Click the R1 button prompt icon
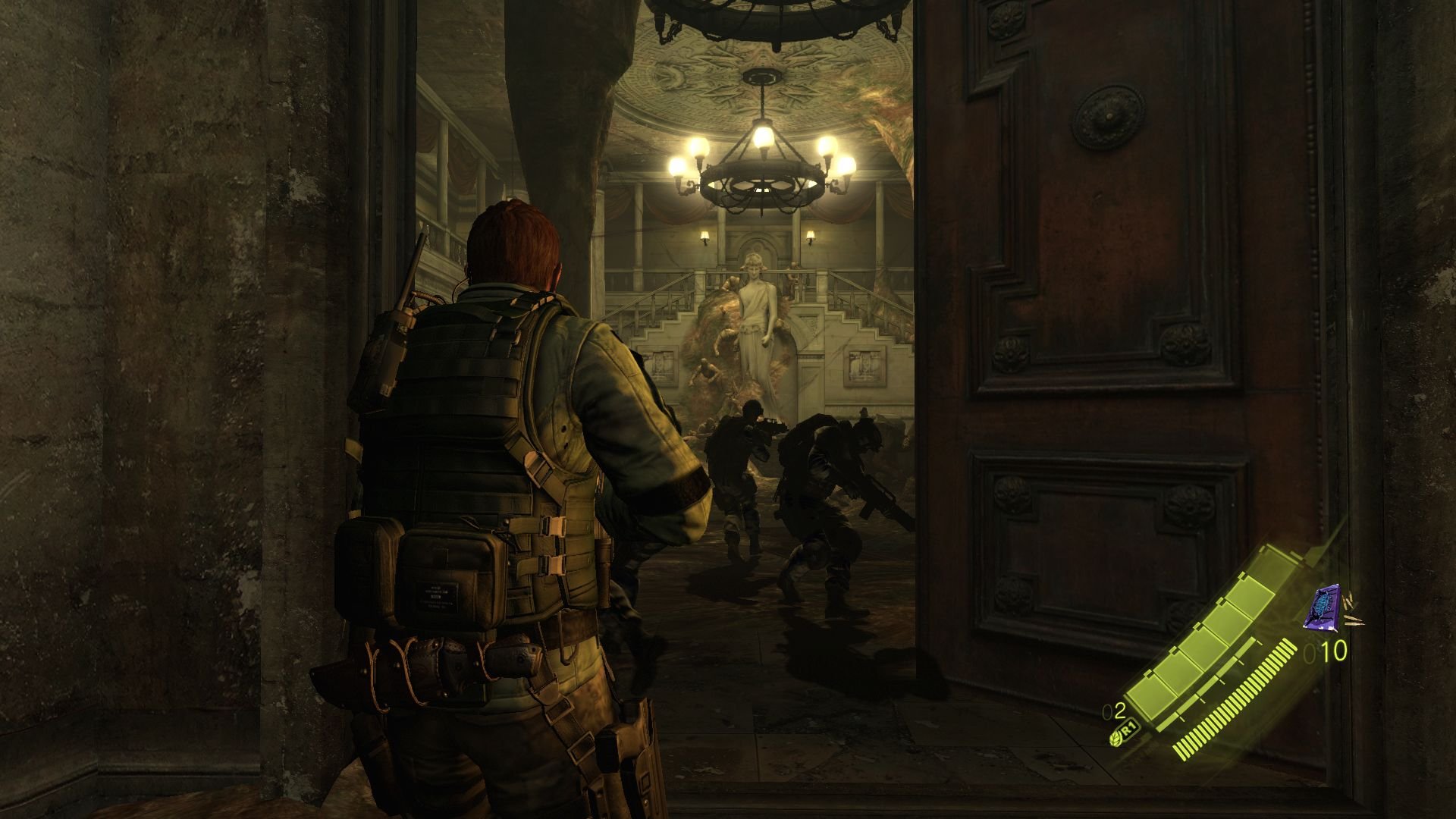Screen dimensions: 1456x819 click(1128, 729)
